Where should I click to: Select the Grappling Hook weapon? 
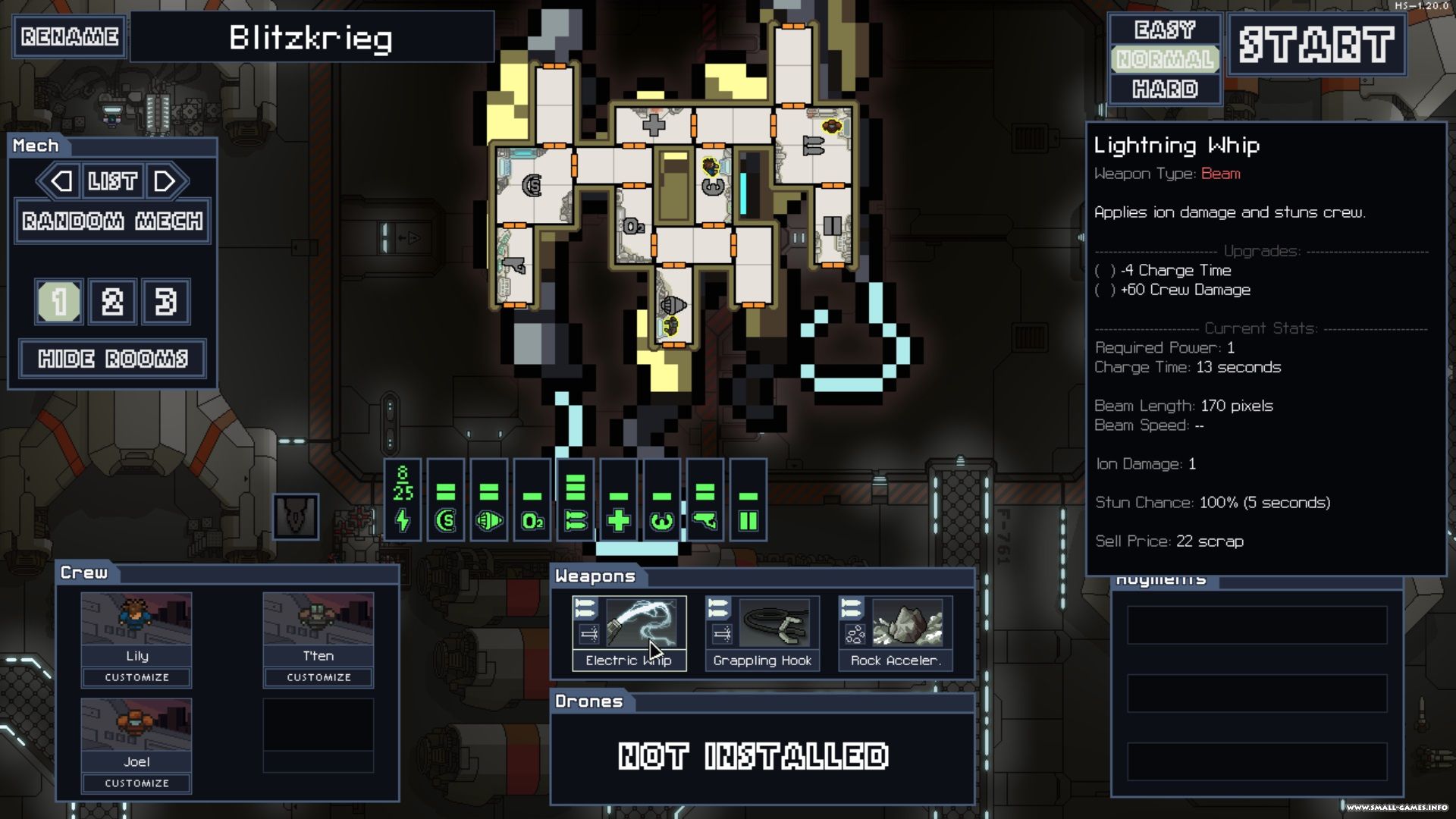[x=762, y=633]
